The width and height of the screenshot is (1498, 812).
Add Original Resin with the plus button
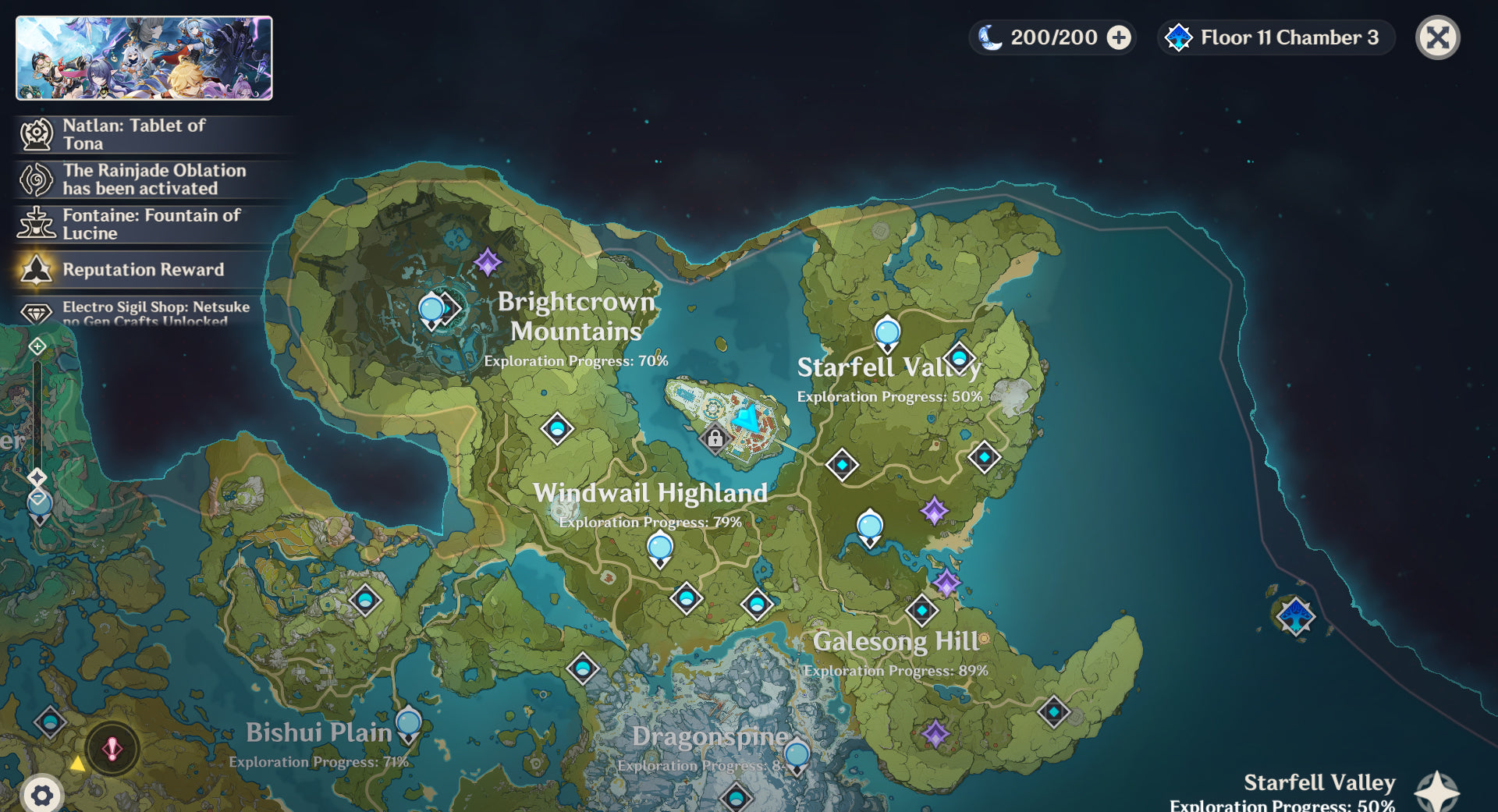pos(1119,37)
